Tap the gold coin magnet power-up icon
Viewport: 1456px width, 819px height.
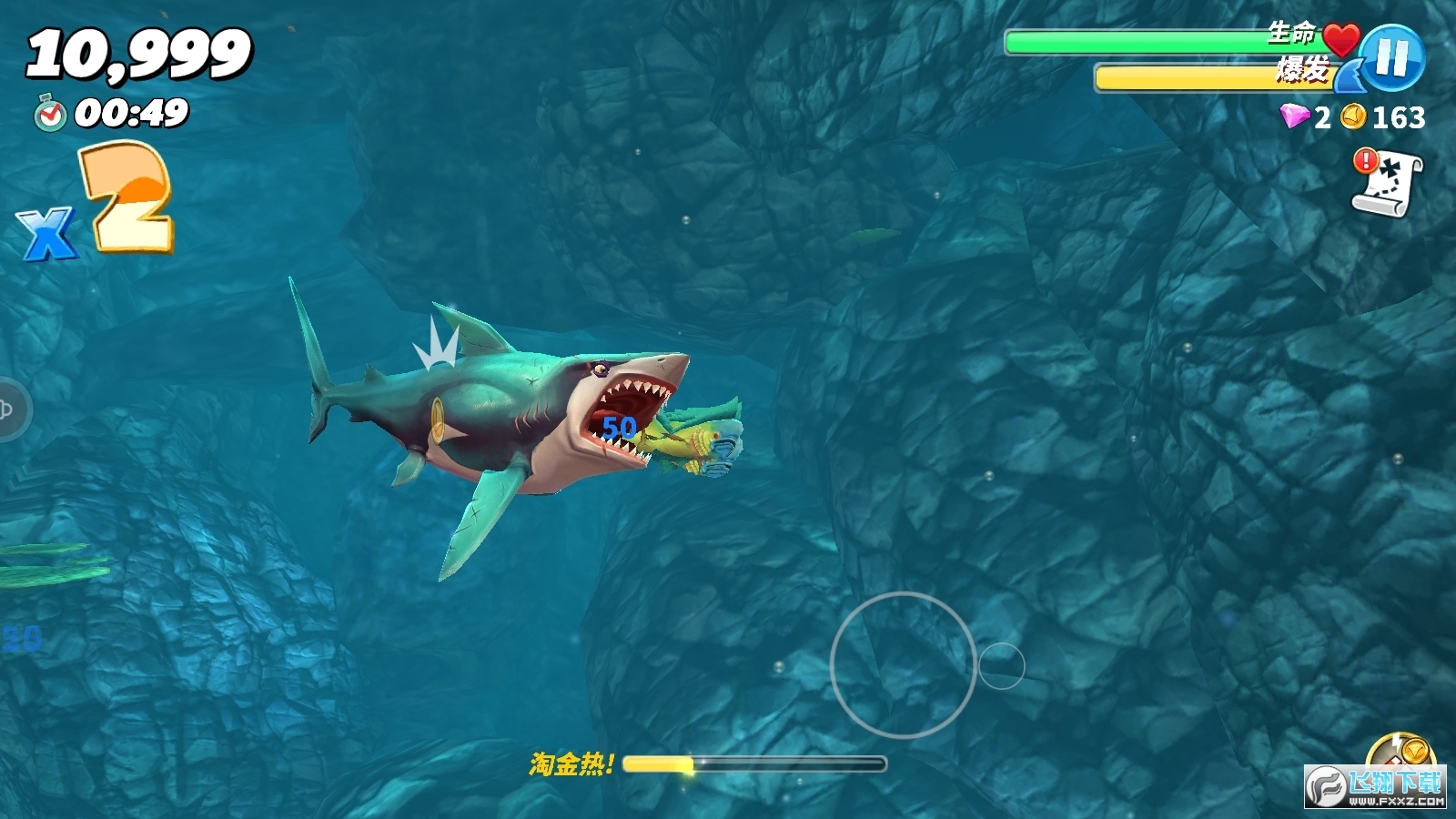point(1401,753)
